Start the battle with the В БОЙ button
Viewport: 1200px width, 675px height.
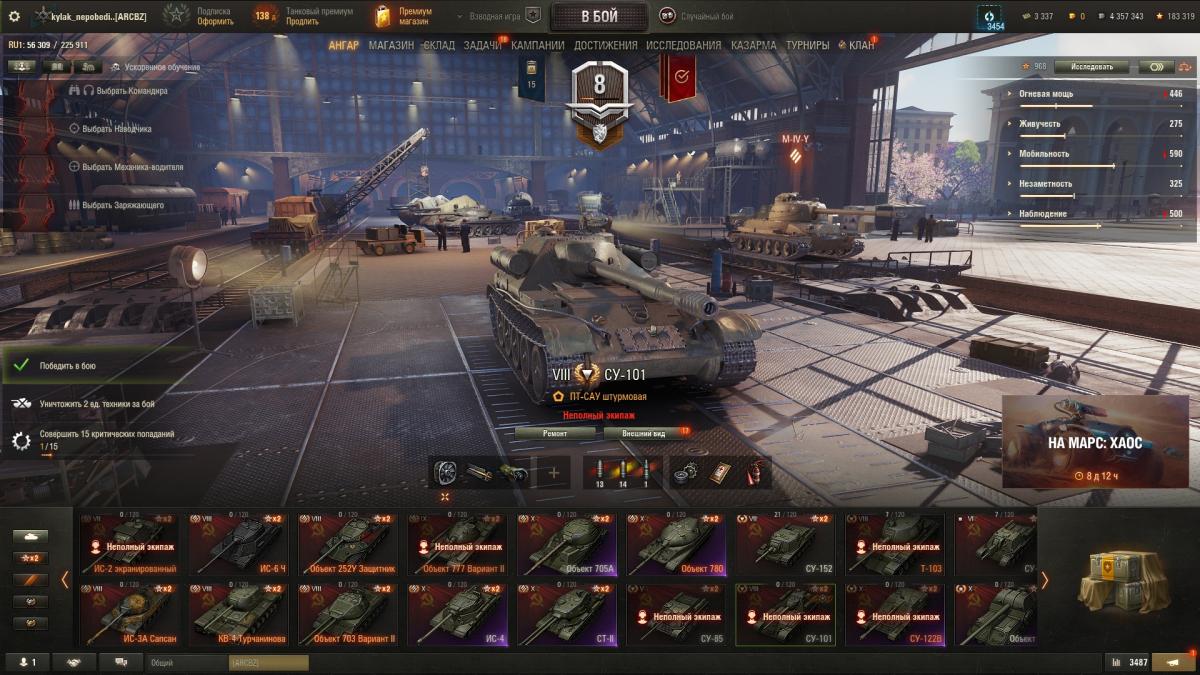[599, 16]
